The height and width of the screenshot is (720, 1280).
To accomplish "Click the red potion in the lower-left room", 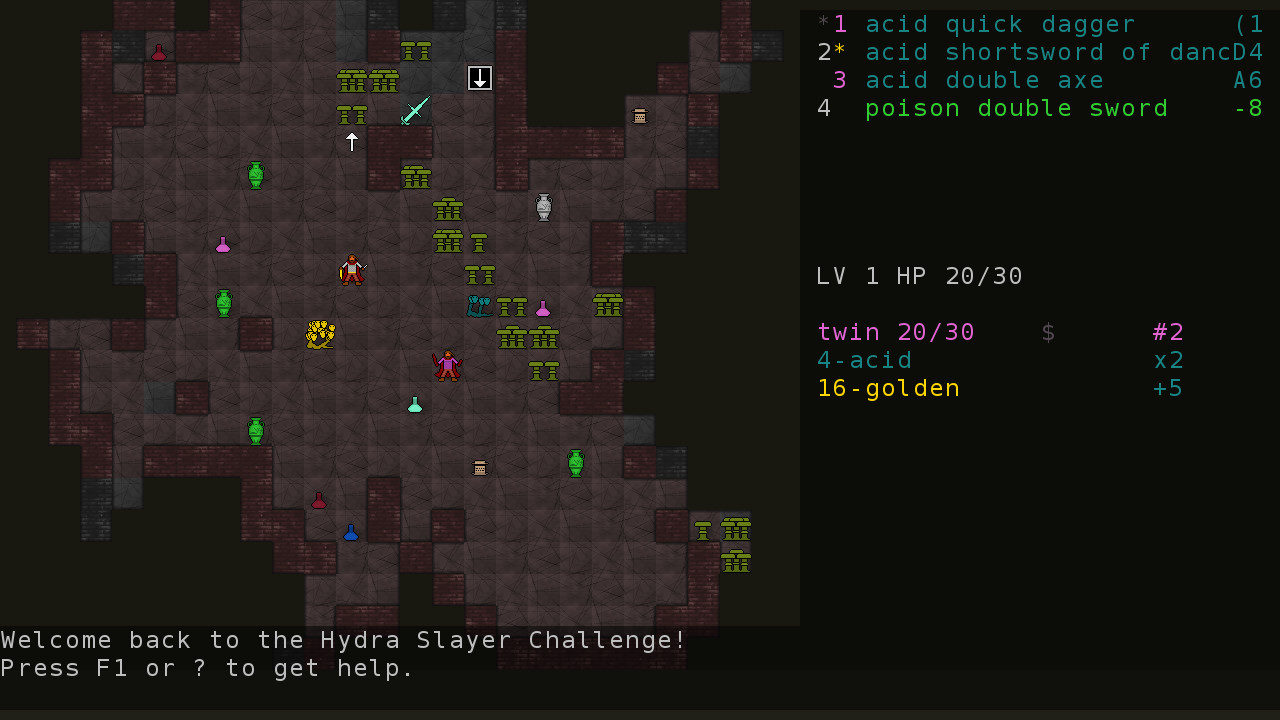I will (x=318, y=500).
